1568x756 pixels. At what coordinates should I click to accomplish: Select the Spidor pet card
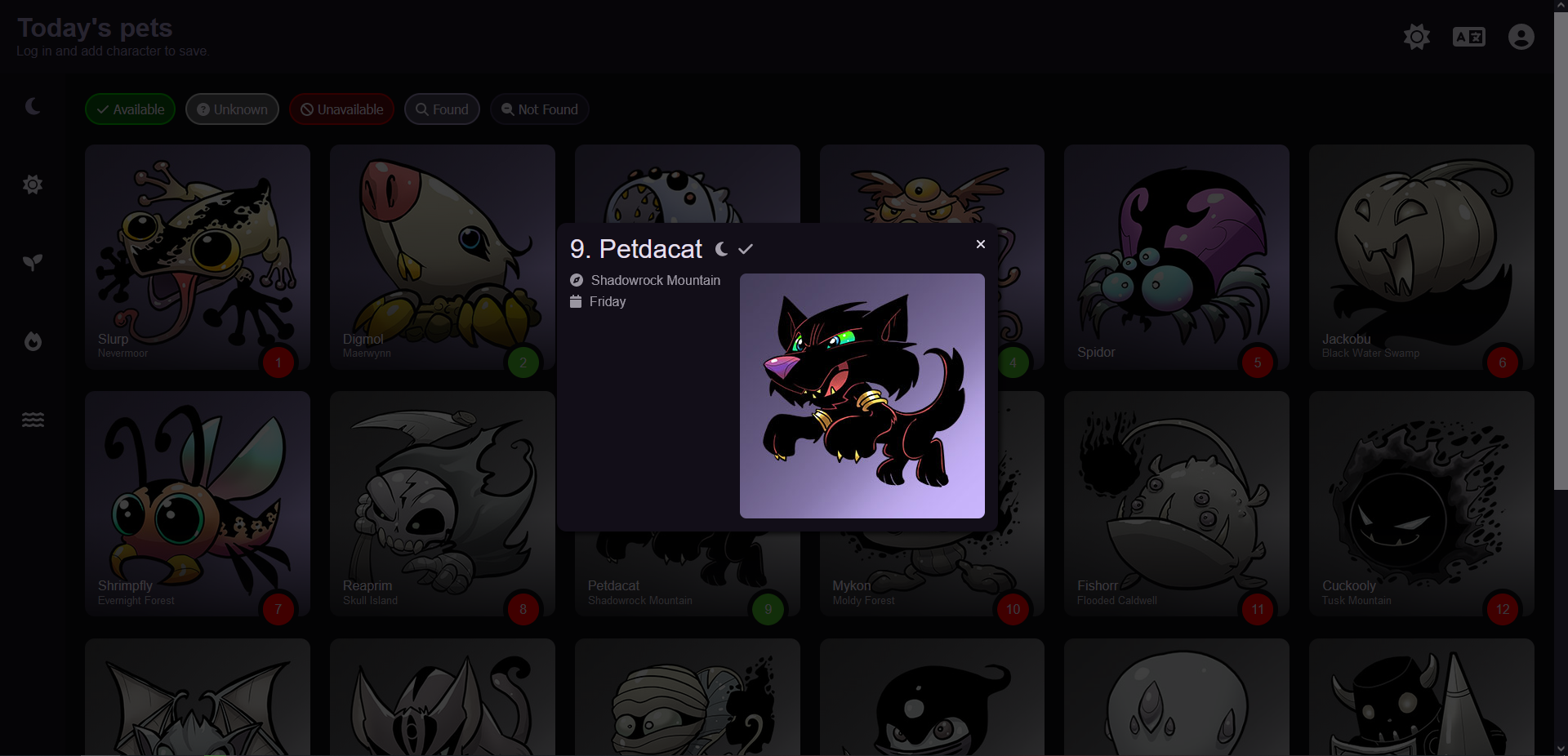1176,257
